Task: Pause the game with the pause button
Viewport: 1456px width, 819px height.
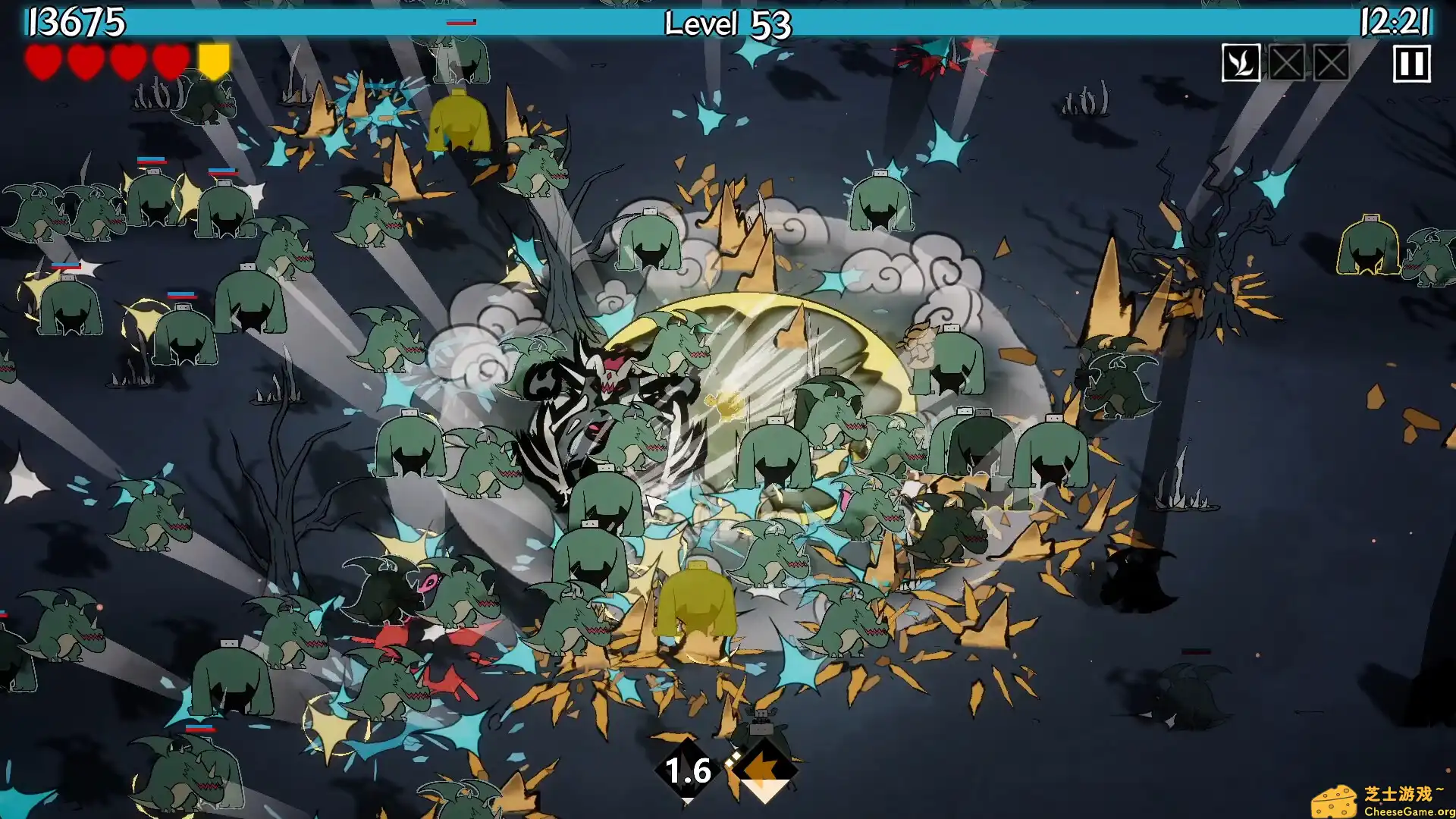Action: pos(1410,64)
